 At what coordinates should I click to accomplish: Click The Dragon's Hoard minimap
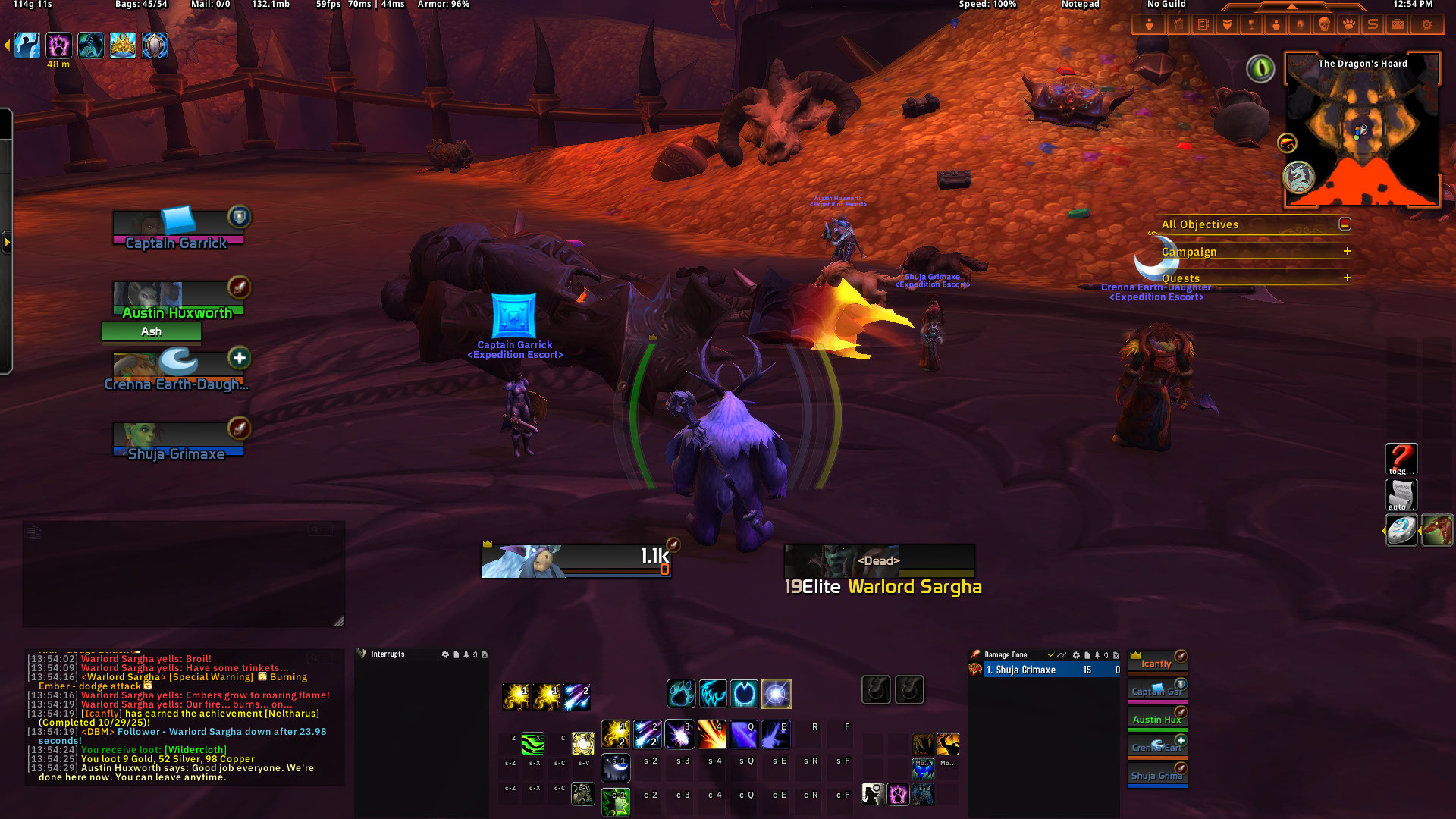pyautogui.click(x=1362, y=133)
